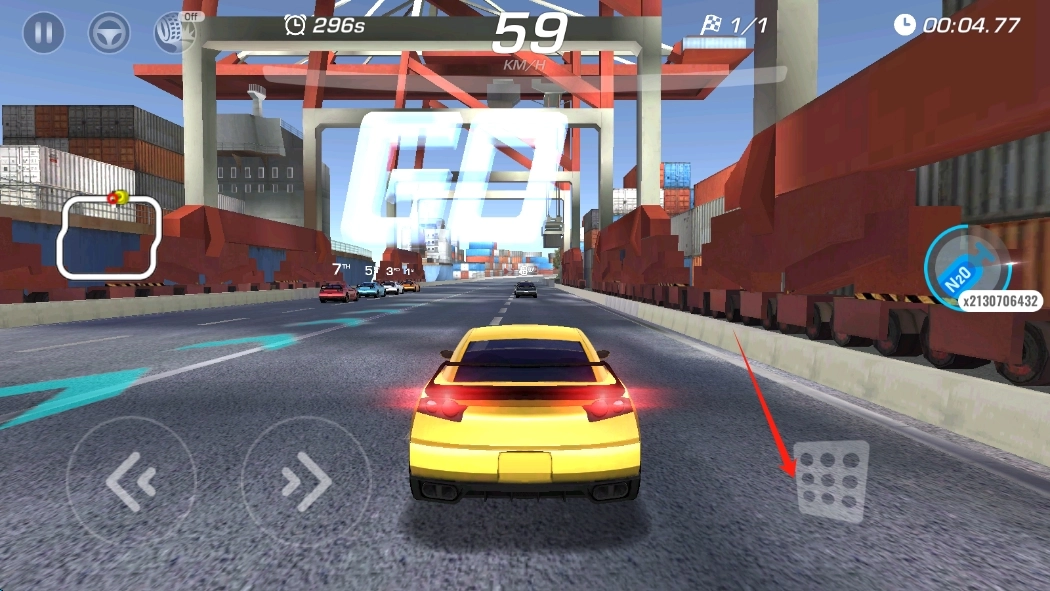Screen dimensions: 1050x591
Task: Tap the steering wheel control icon
Action: [109, 33]
